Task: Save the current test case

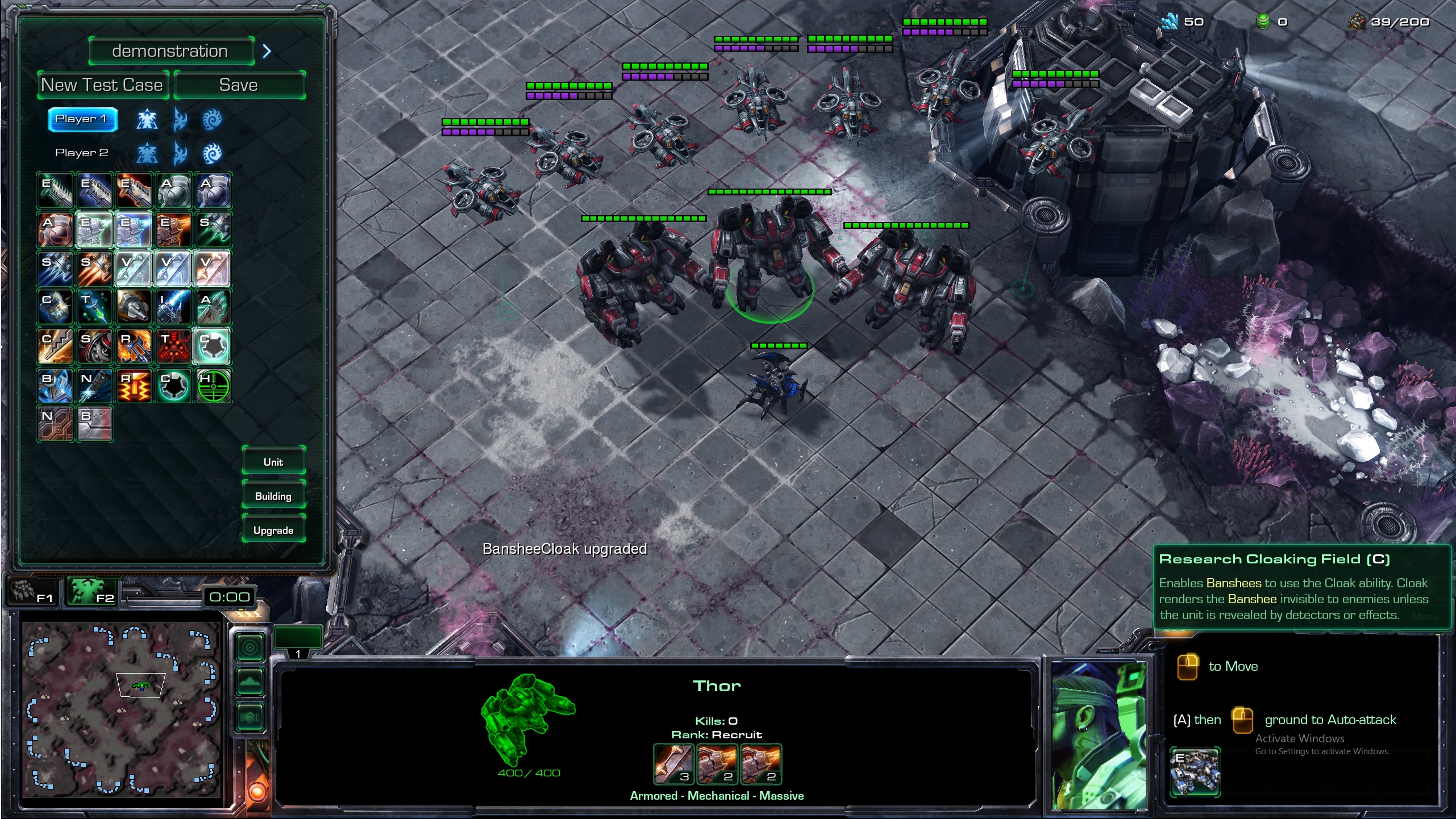Action: coord(239,85)
